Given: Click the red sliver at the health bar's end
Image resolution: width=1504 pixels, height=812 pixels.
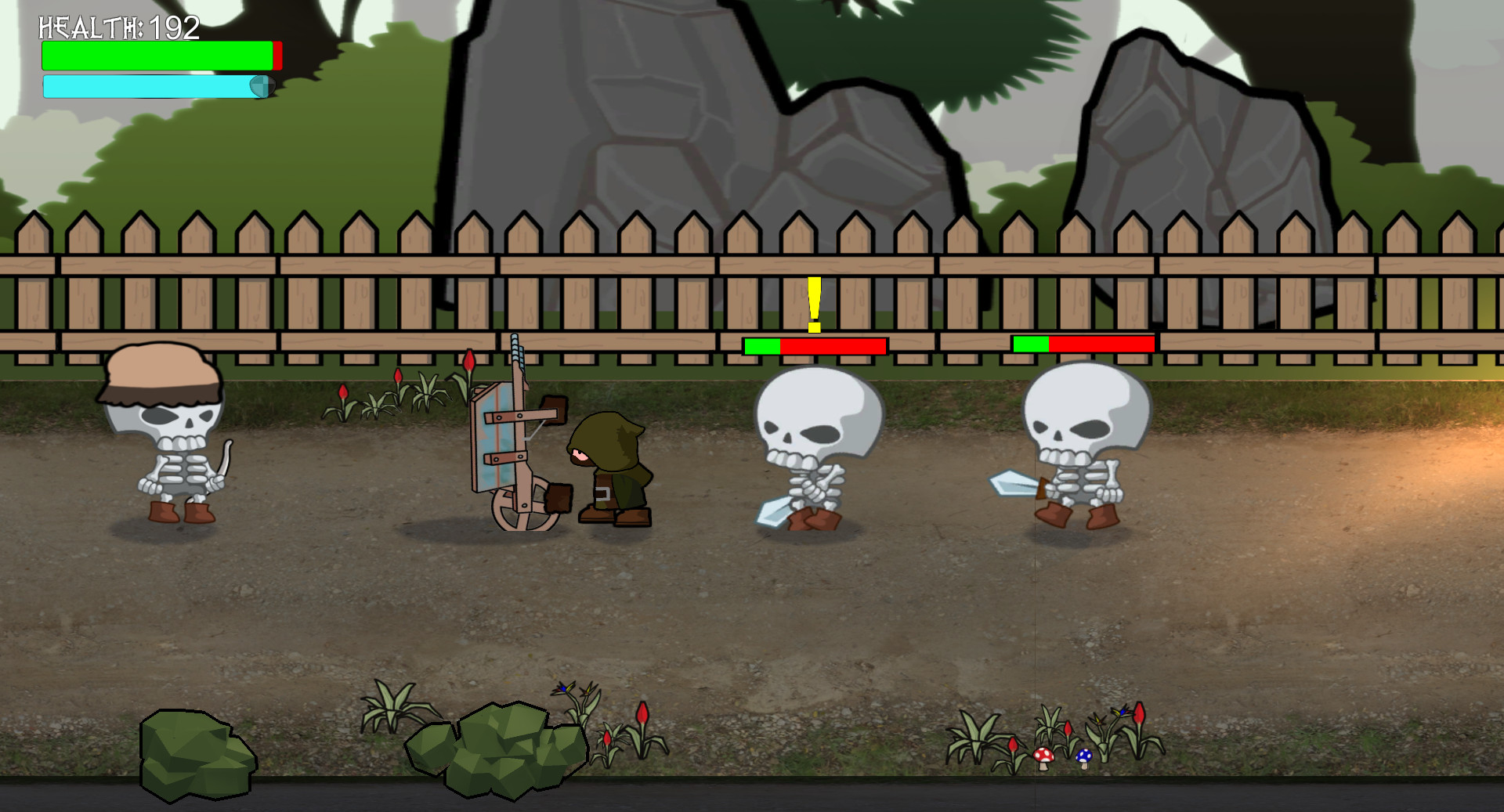Looking at the screenshot, I should 276,55.
